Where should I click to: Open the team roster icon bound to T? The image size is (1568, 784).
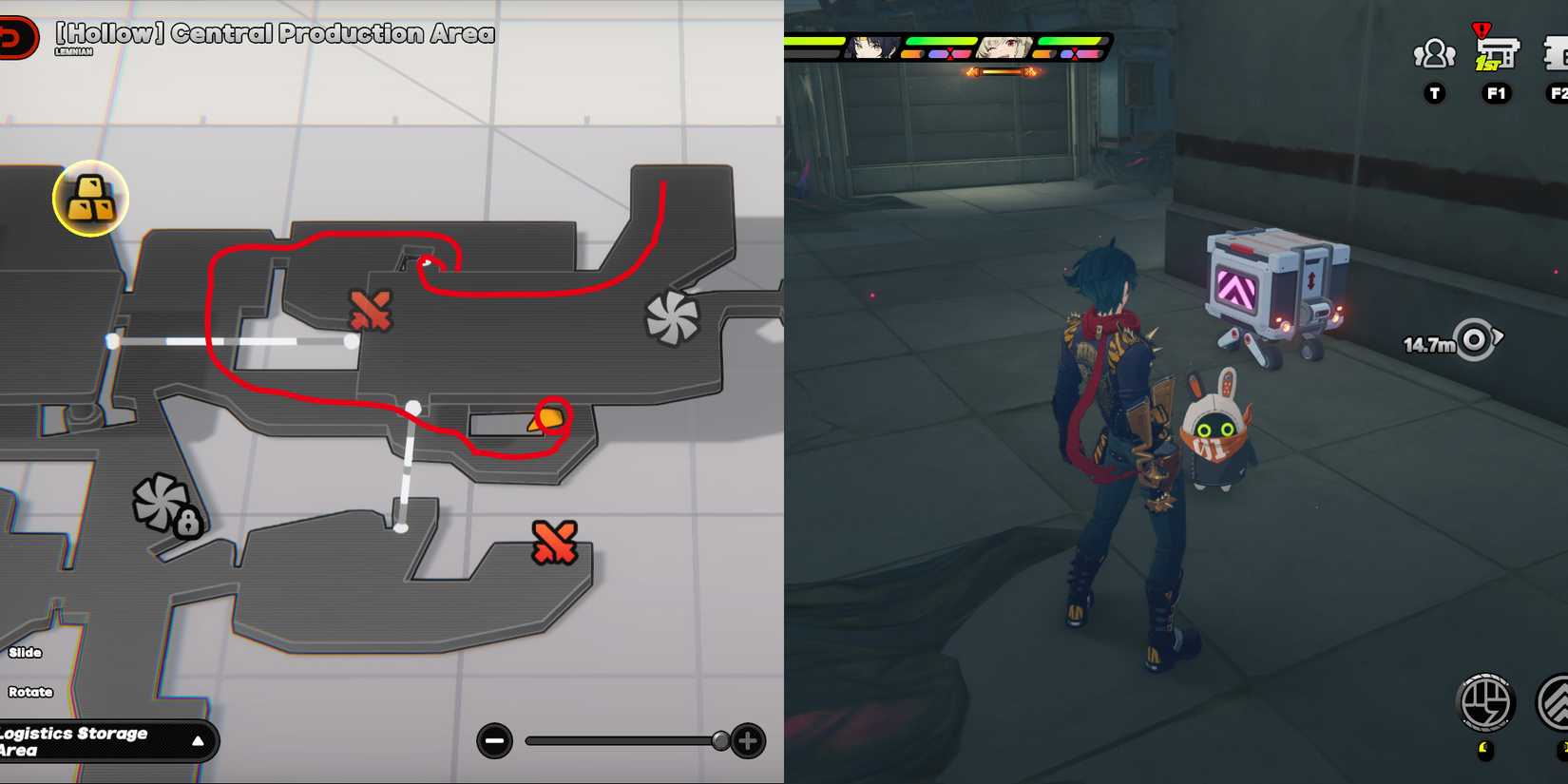coord(1433,55)
